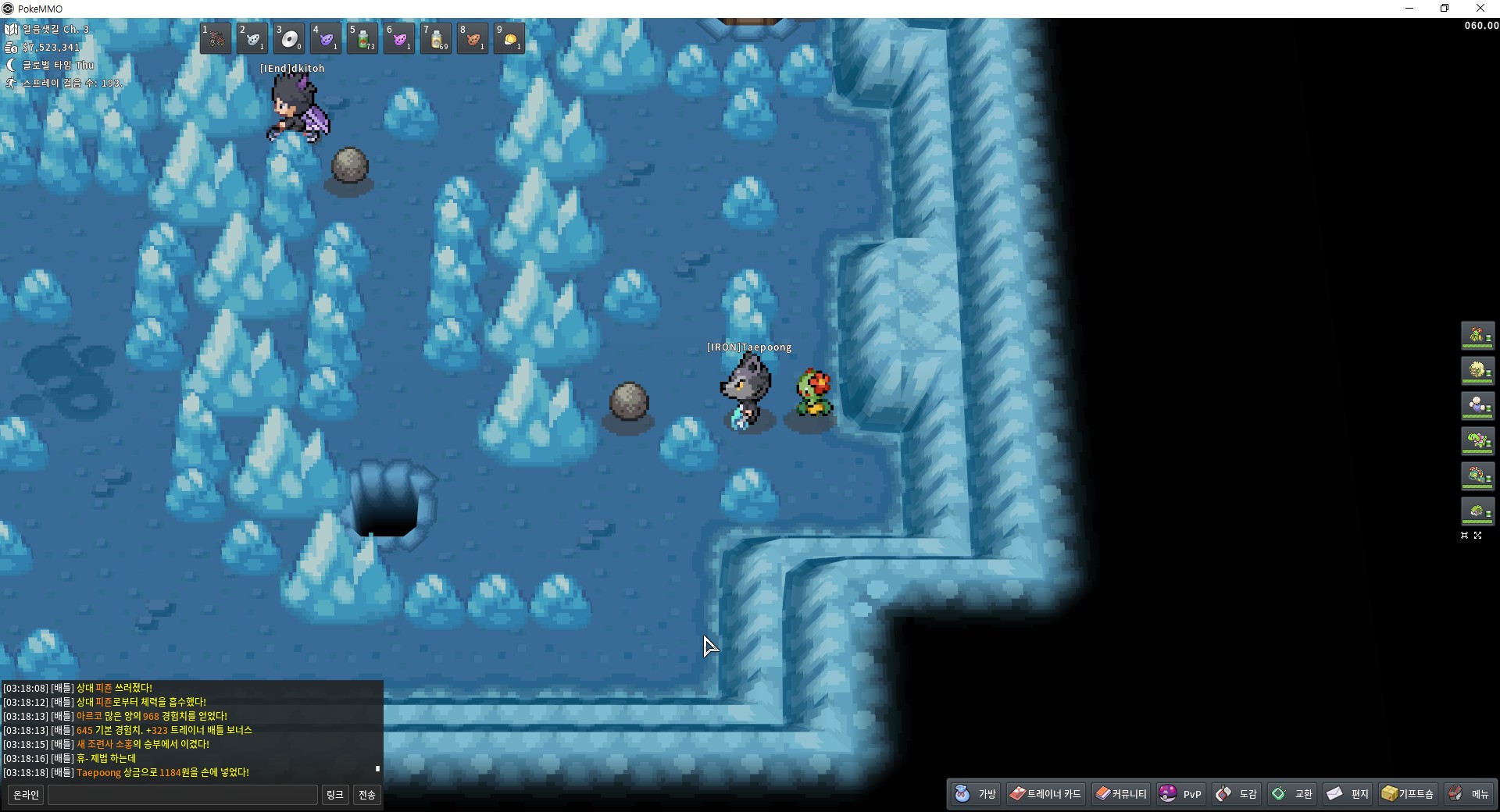Select the yellow cap item in slot 9
The height and width of the screenshot is (812, 1500).
pyautogui.click(x=510, y=38)
